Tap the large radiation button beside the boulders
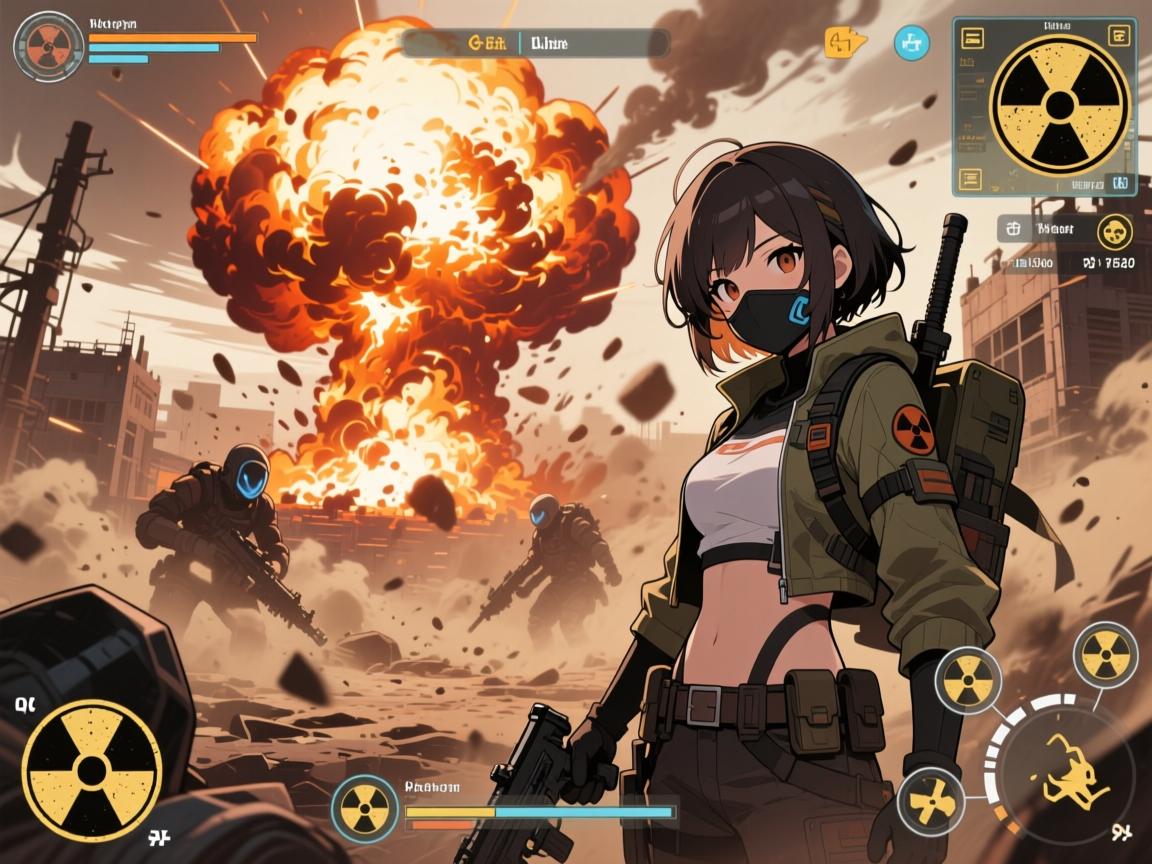This screenshot has width=1152, height=864. [92, 770]
